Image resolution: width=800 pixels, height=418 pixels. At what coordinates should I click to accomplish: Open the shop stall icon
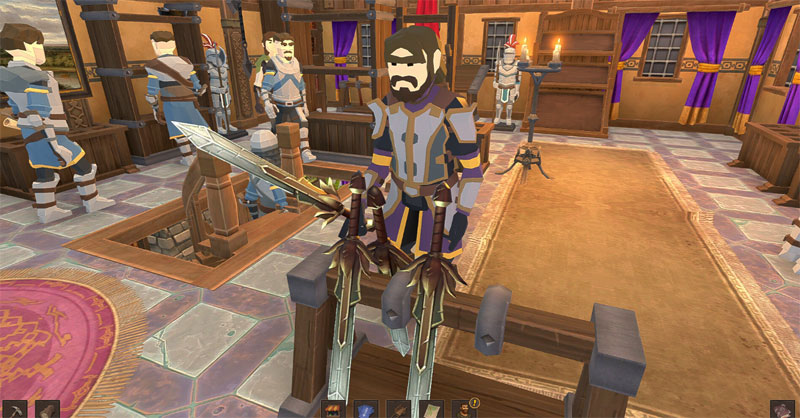(333, 410)
